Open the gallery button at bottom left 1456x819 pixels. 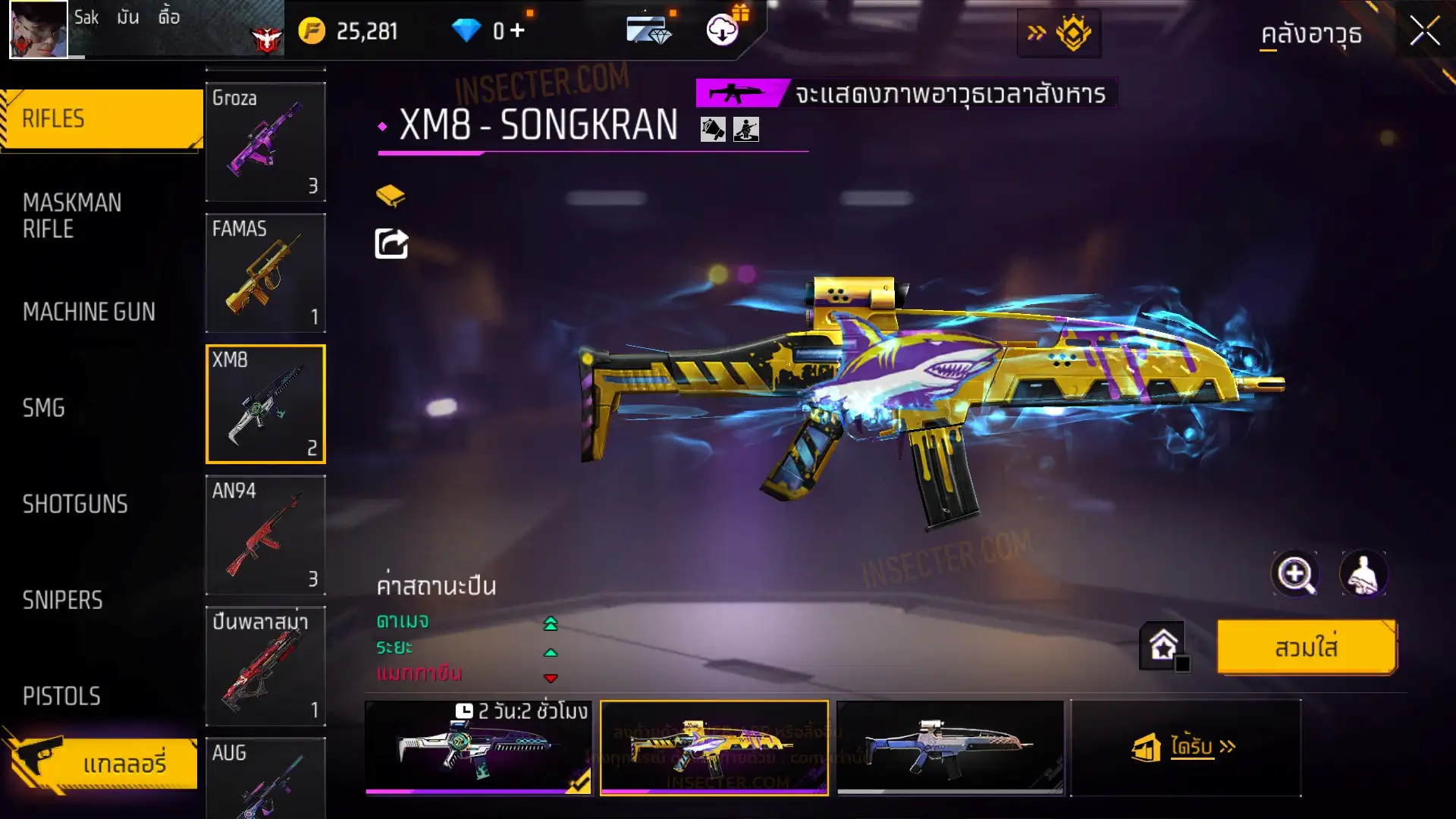tap(102, 763)
